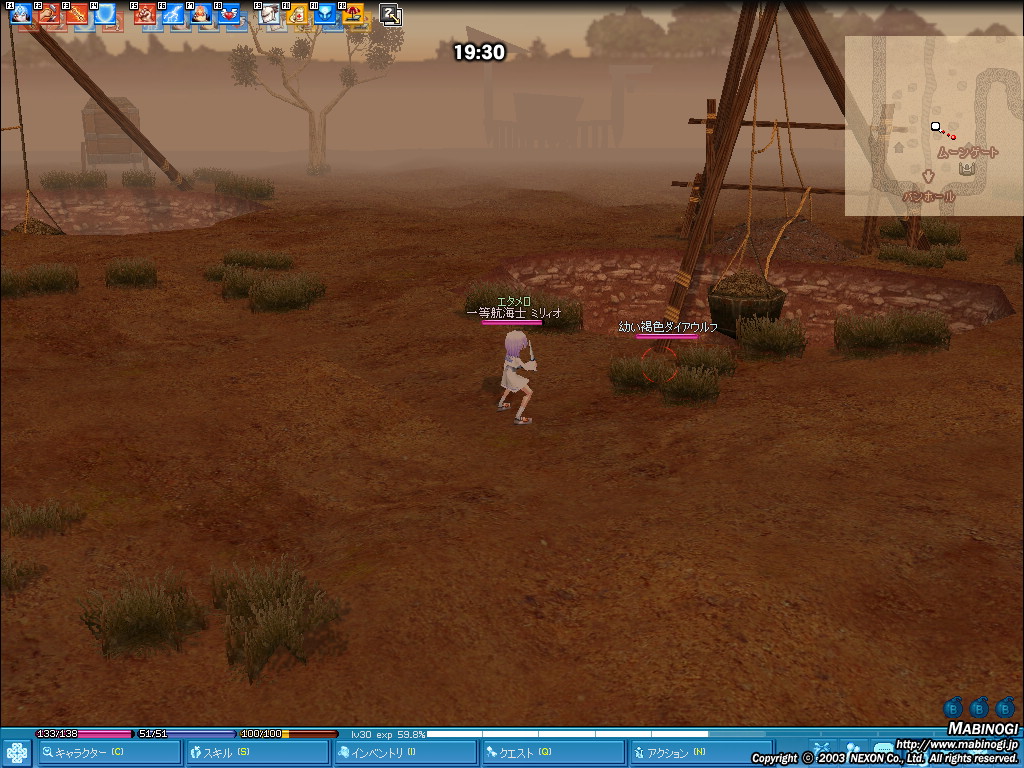Activate the F11 blue orb skill
The height and width of the screenshot is (768, 1024).
coord(325,14)
